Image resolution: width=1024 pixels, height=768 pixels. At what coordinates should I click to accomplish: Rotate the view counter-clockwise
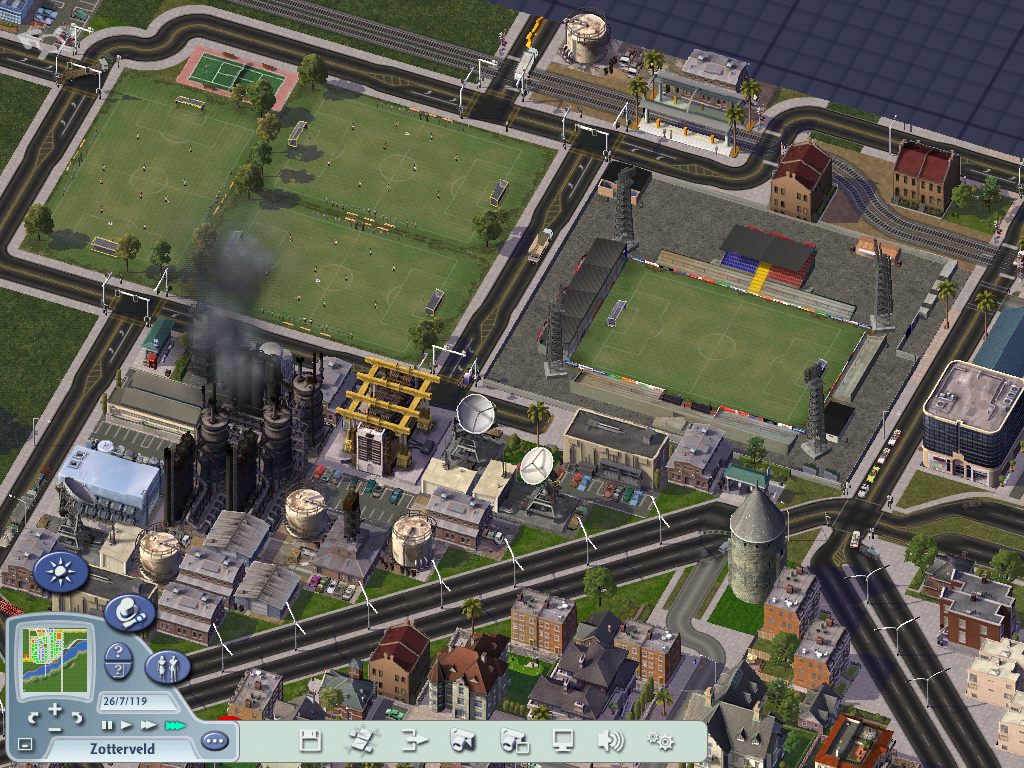point(33,717)
